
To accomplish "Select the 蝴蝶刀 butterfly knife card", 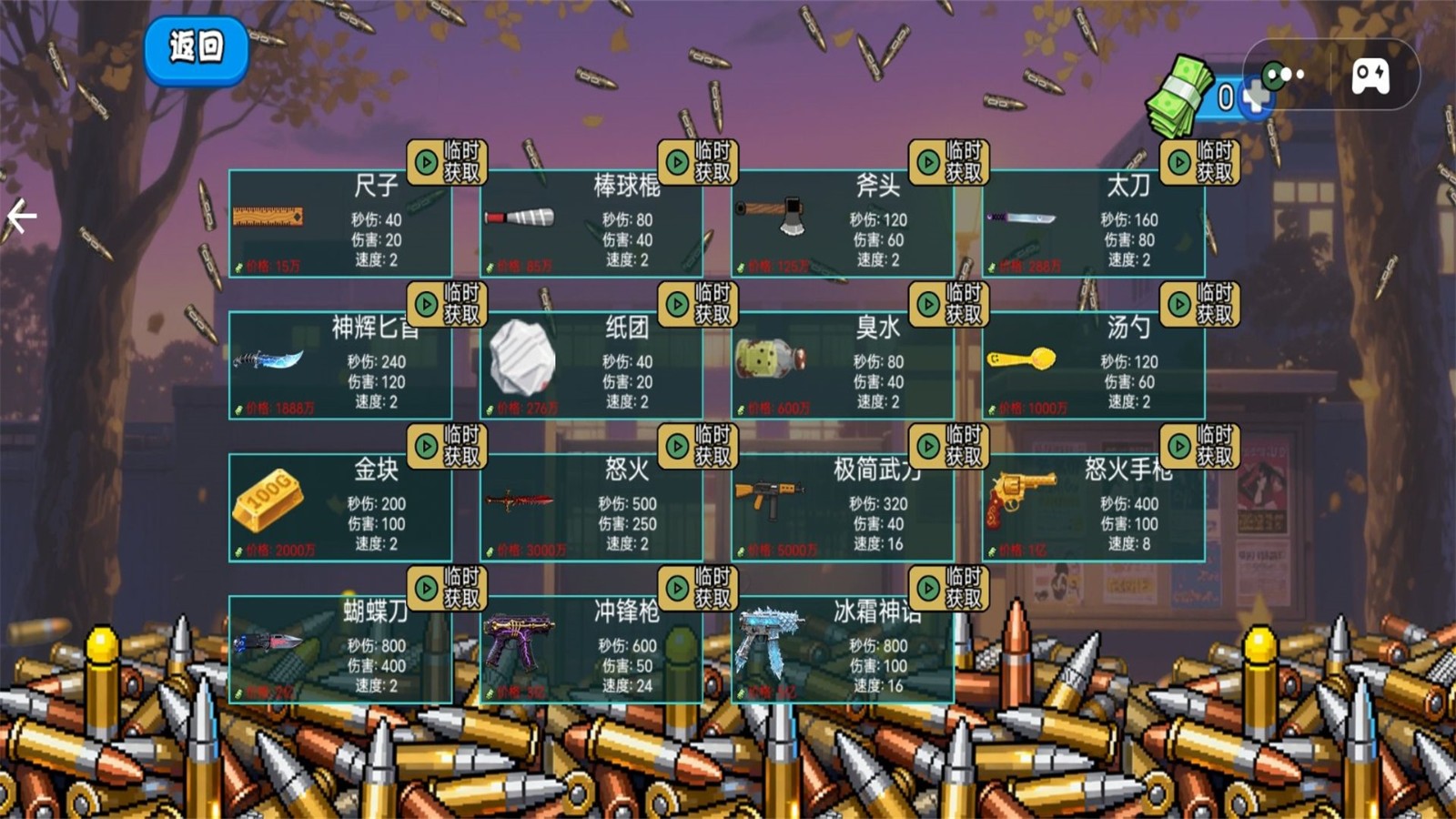I will coord(339,651).
